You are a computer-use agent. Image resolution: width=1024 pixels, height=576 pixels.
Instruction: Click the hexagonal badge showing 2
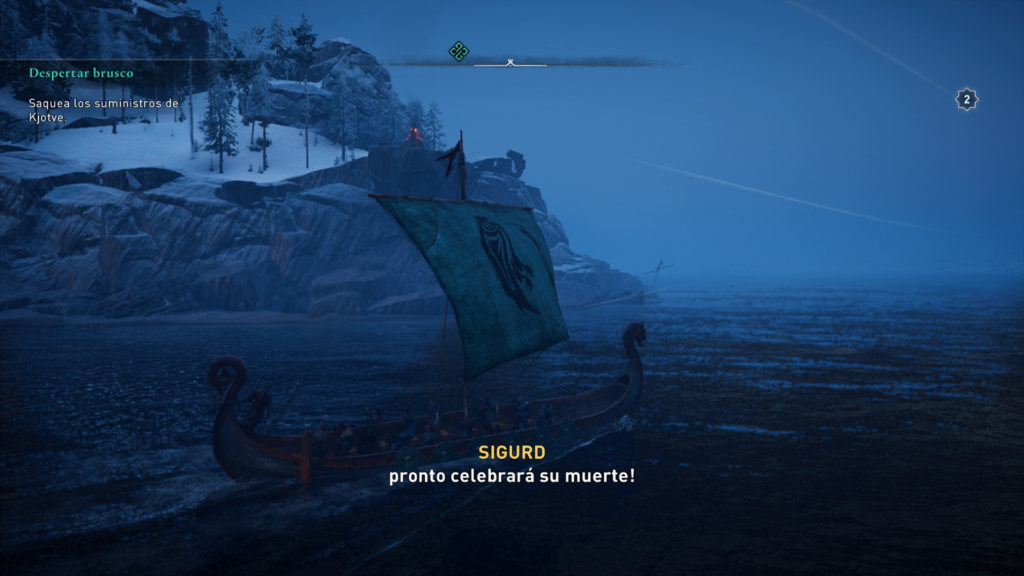tap(966, 99)
